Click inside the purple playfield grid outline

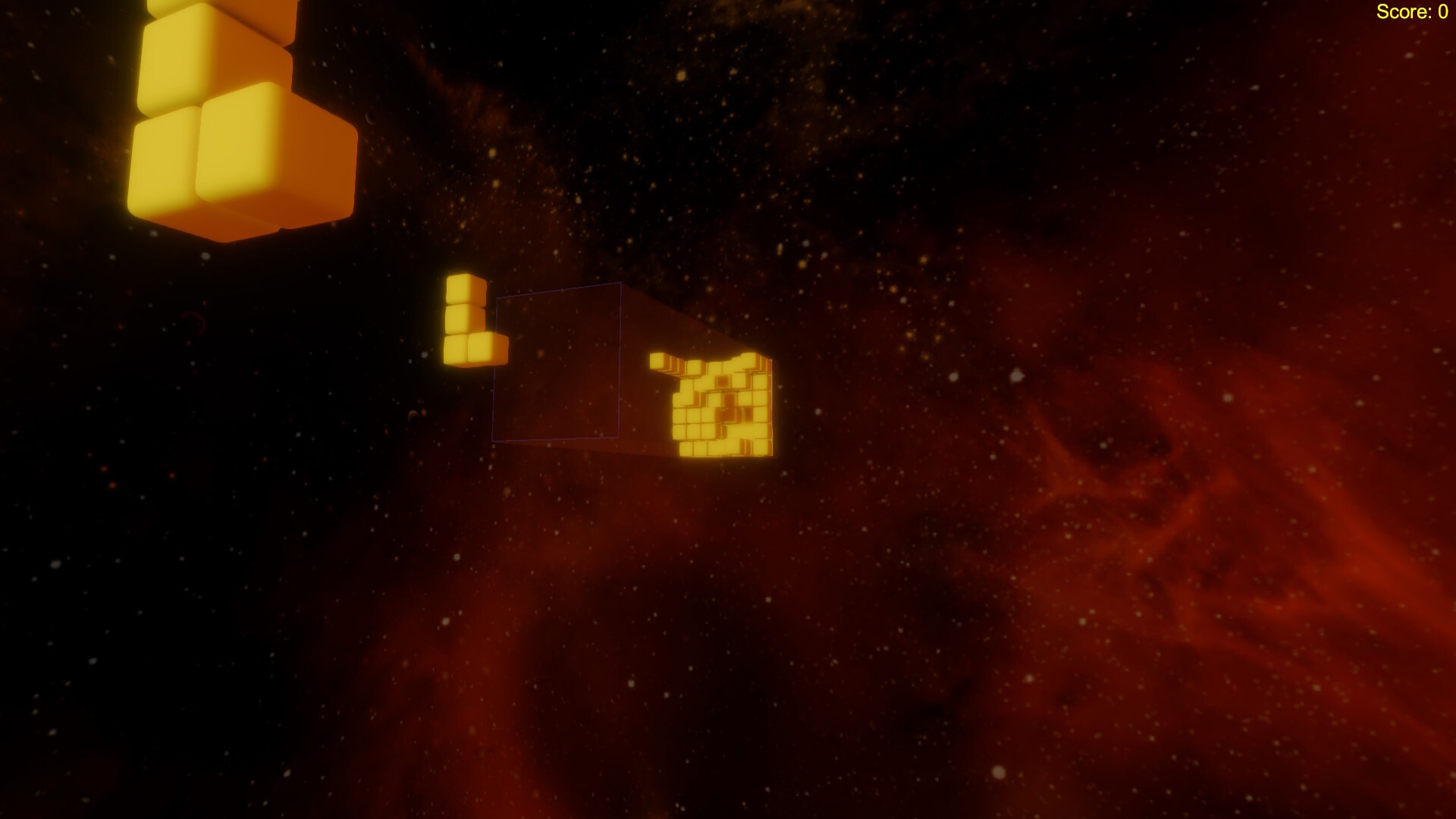(557, 364)
